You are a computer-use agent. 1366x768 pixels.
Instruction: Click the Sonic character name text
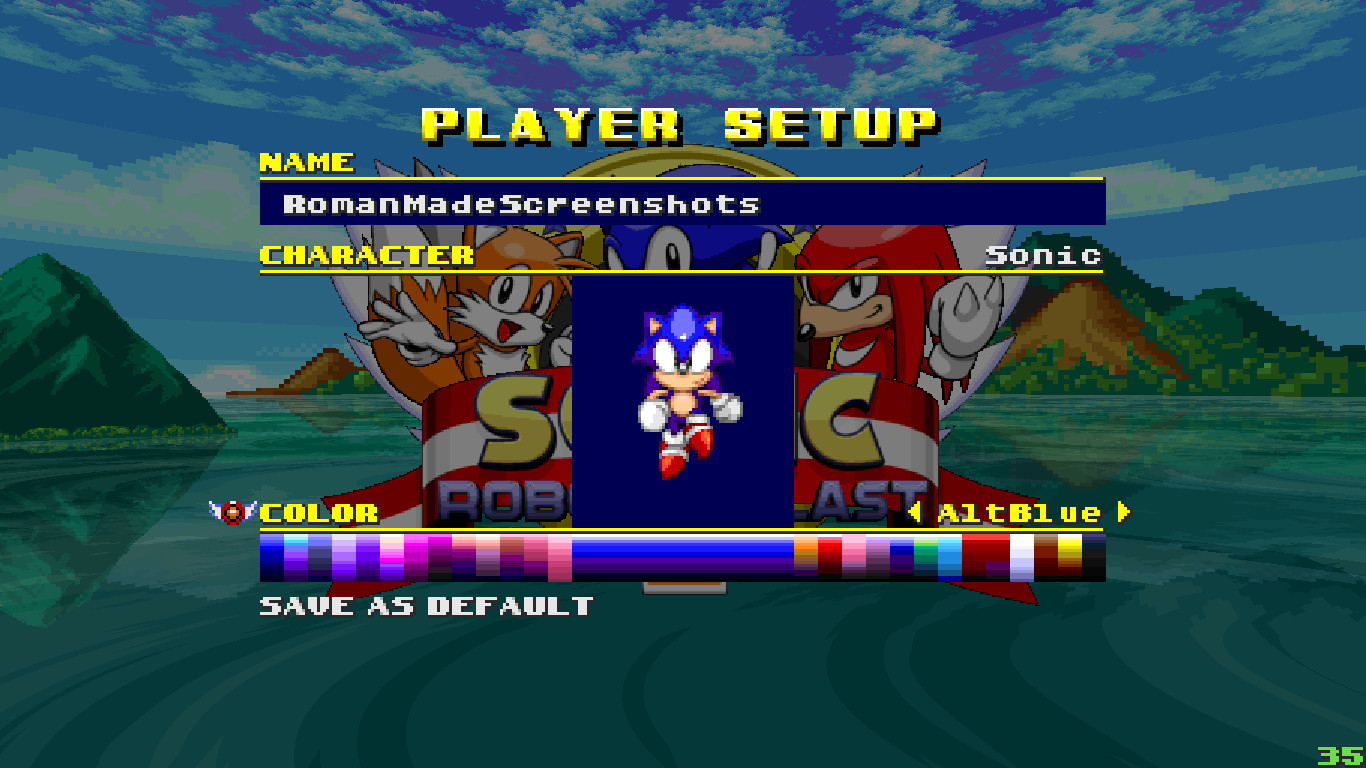(x=1040, y=255)
